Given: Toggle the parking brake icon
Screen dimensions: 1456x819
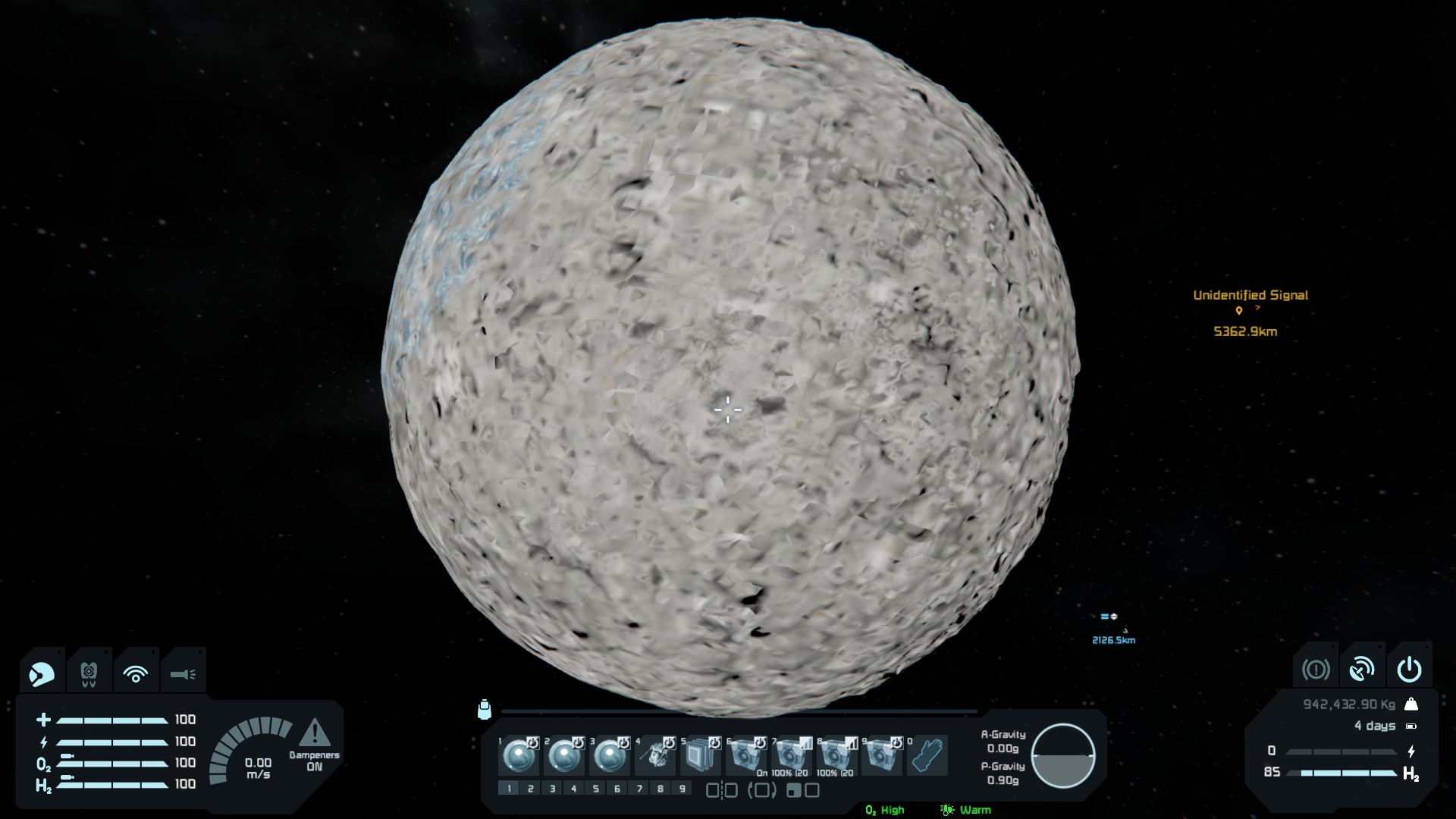Looking at the screenshot, I should [x=1316, y=669].
